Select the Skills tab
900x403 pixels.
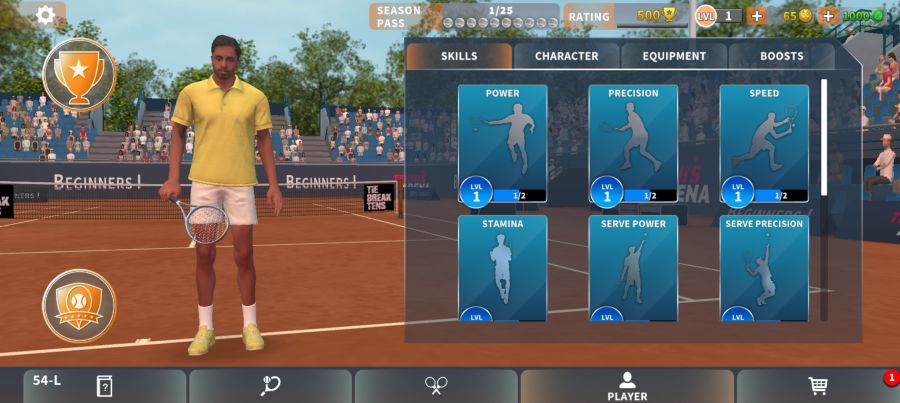(459, 56)
